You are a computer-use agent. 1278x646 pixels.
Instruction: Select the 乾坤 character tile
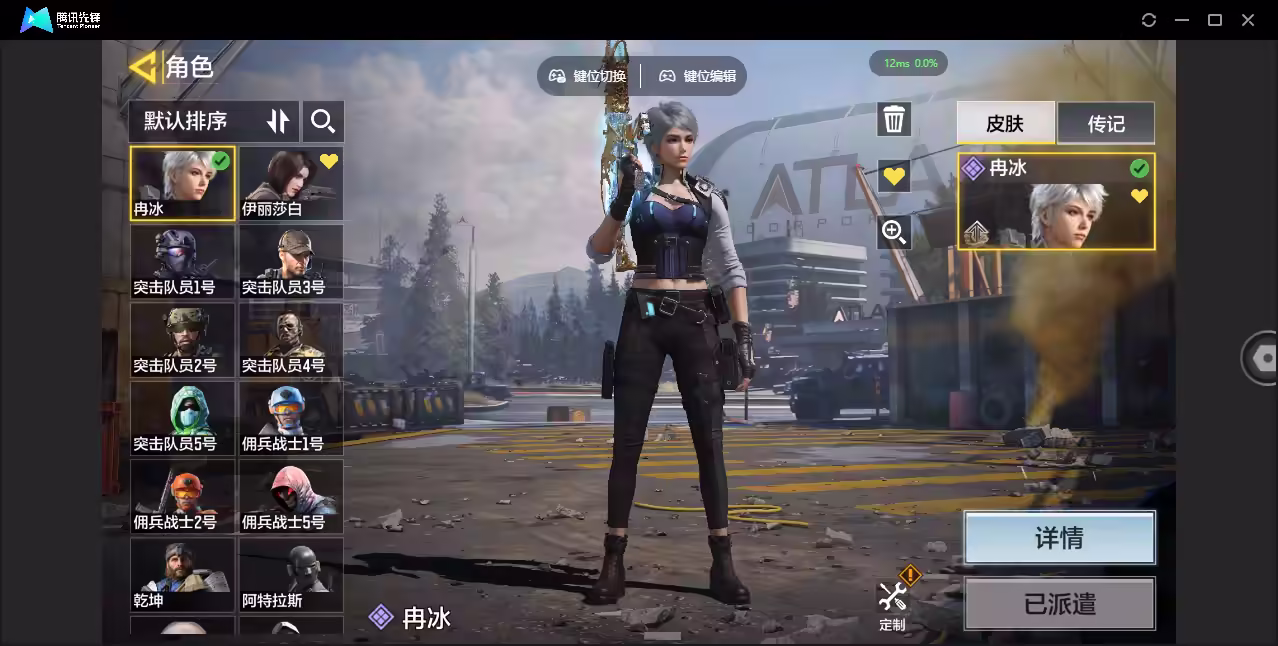(183, 575)
